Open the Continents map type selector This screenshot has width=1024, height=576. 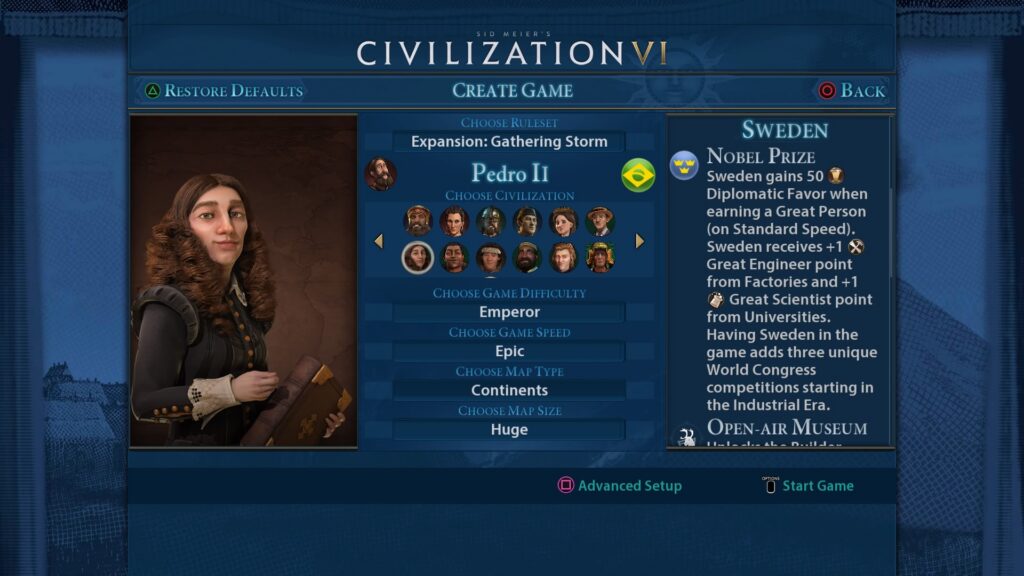(509, 390)
